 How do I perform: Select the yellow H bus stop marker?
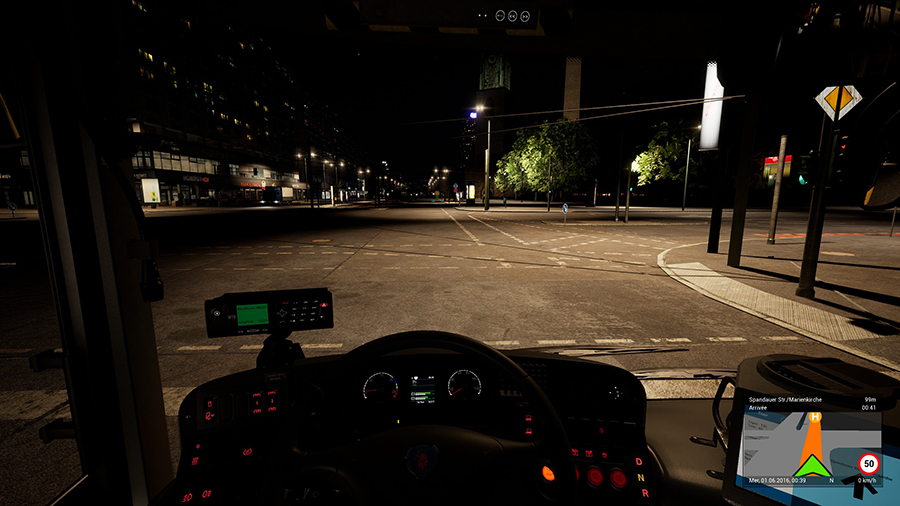816,417
